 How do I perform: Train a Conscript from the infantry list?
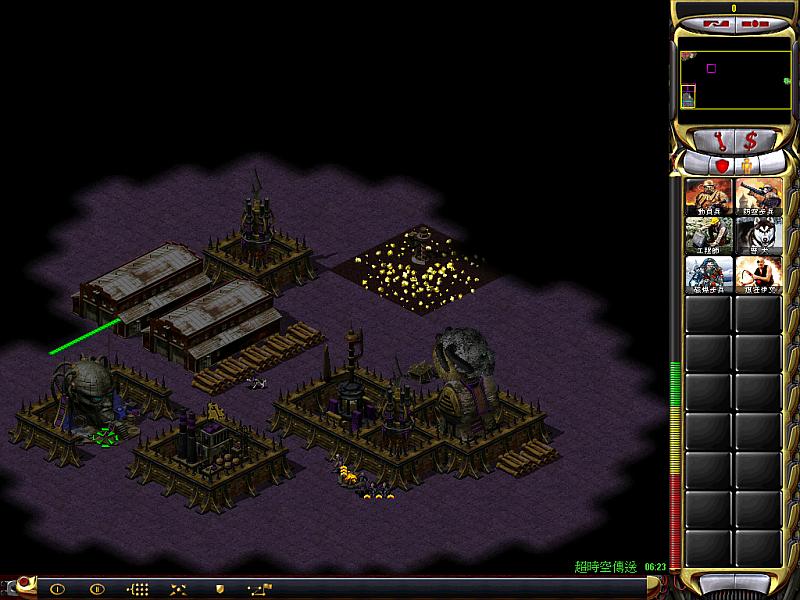coord(709,197)
